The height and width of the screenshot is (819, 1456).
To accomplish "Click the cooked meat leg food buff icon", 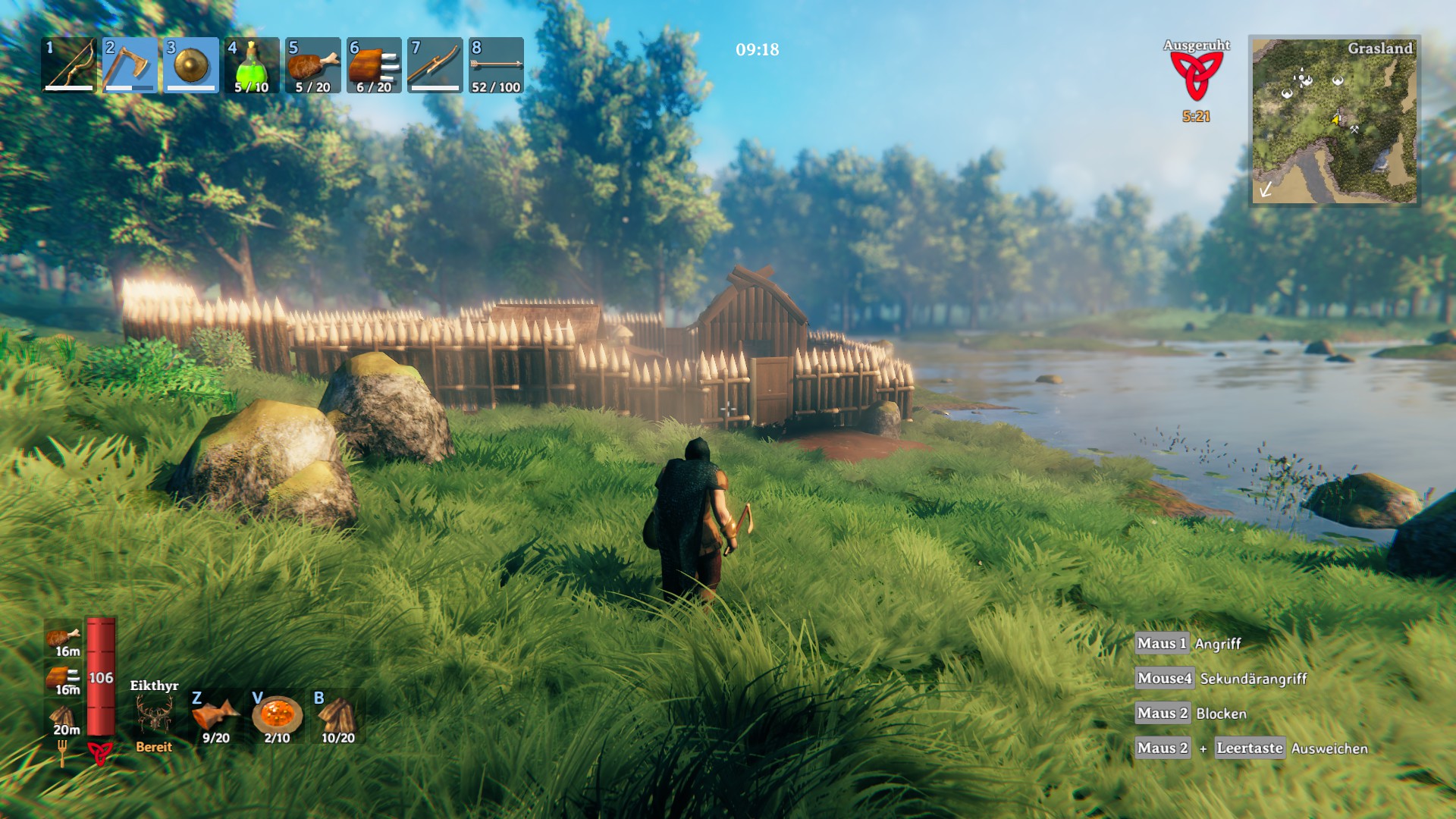I will 64,637.
